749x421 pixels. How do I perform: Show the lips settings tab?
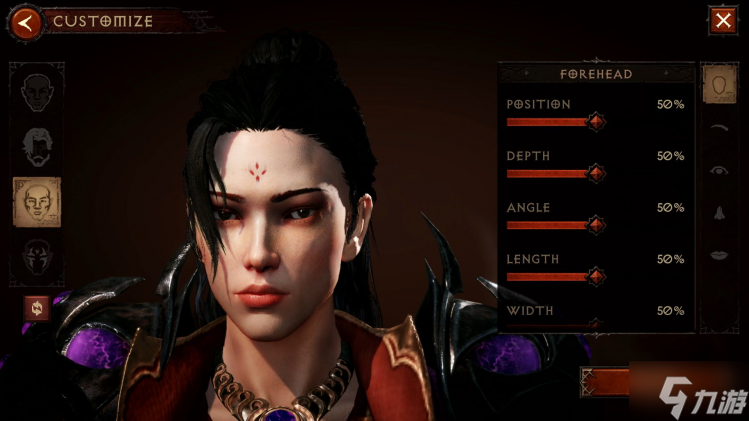[x=718, y=256]
